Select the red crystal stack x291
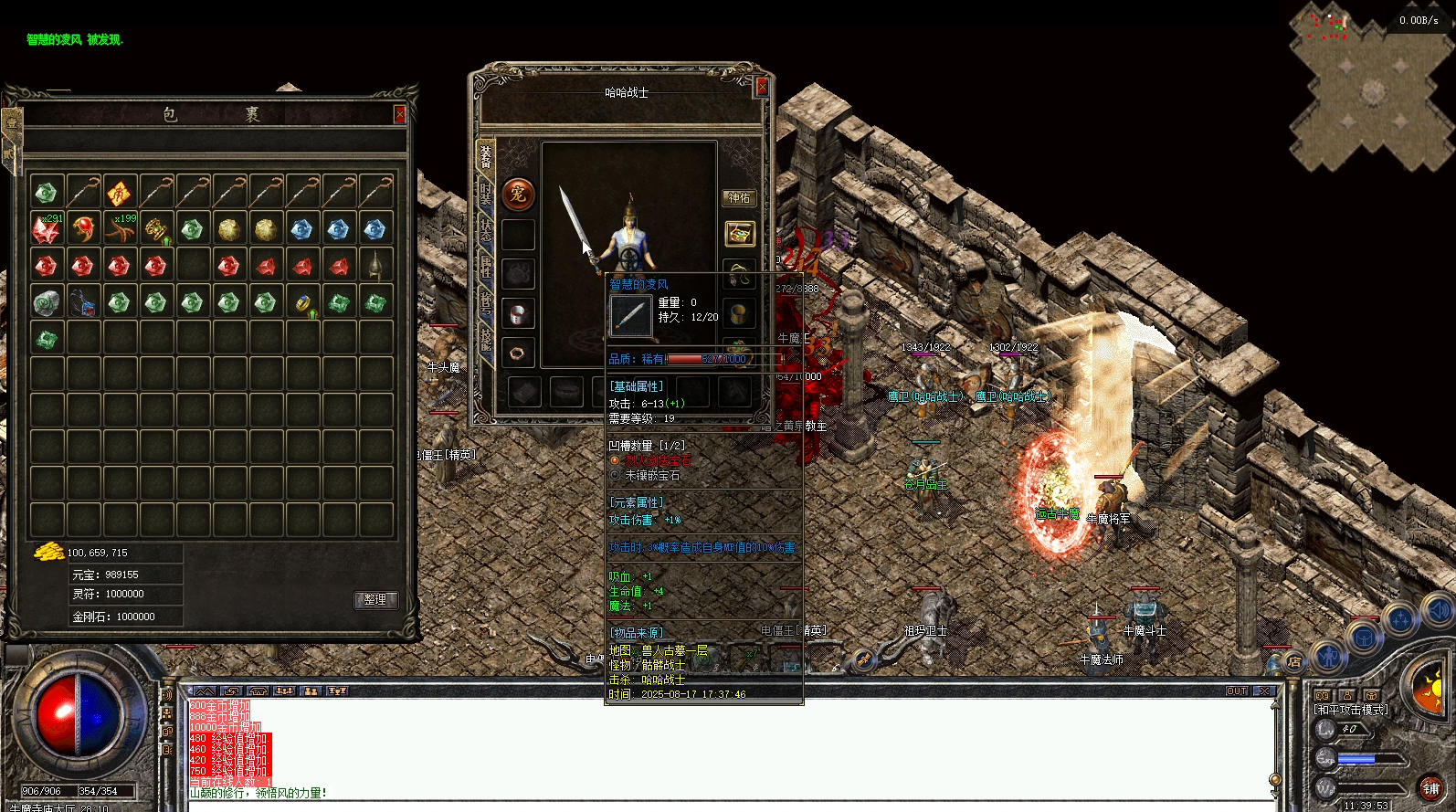Image resolution: width=1456 pixels, height=812 pixels. (x=46, y=229)
